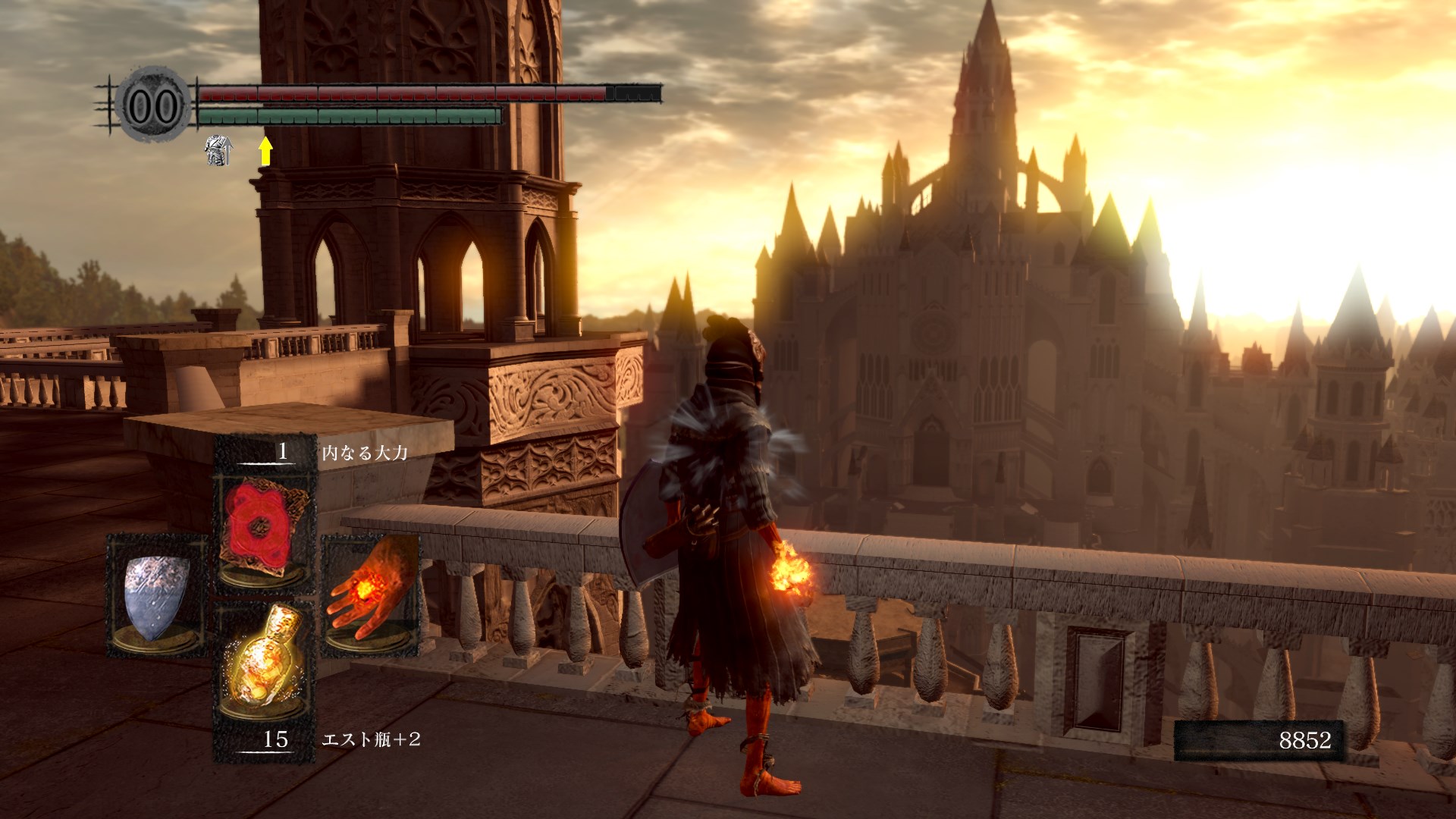Select the Power Within pyromancy spell slot
Viewport: 1456px width, 819px height.
pos(265,532)
